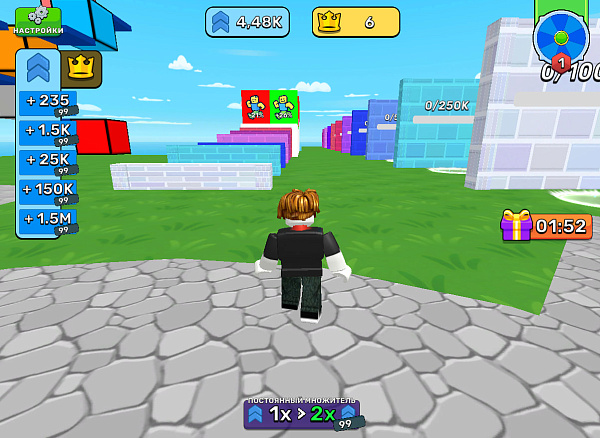The height and width of the screenshot is (438, 600).
Task: Open the blue spin wheel icon
Action: [x=560, y=39]
